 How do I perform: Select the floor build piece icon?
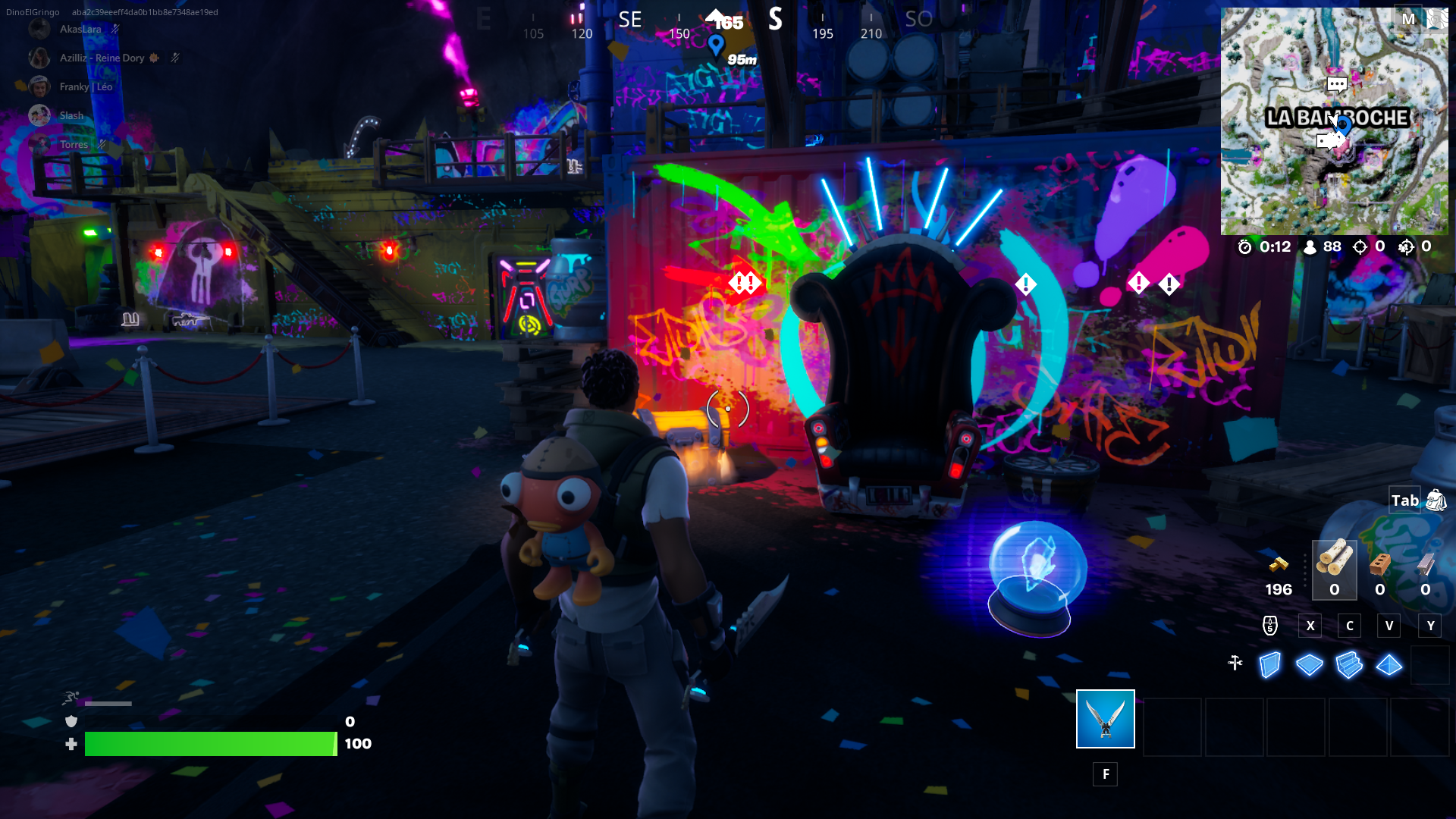tap(1310, 664)
